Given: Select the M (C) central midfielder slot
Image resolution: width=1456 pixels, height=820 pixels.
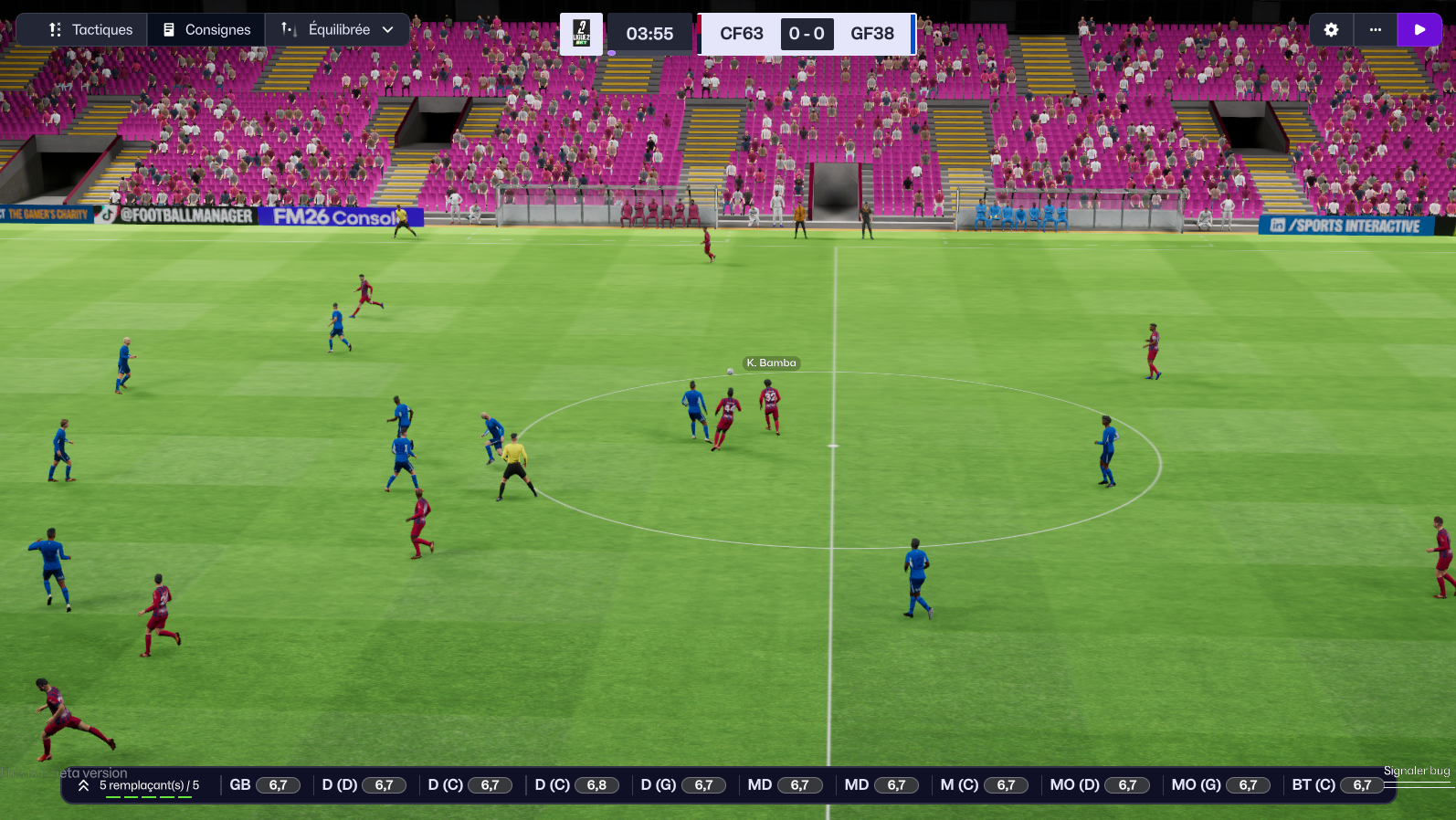Looking at the screenshot, I should tap(983, 785).
